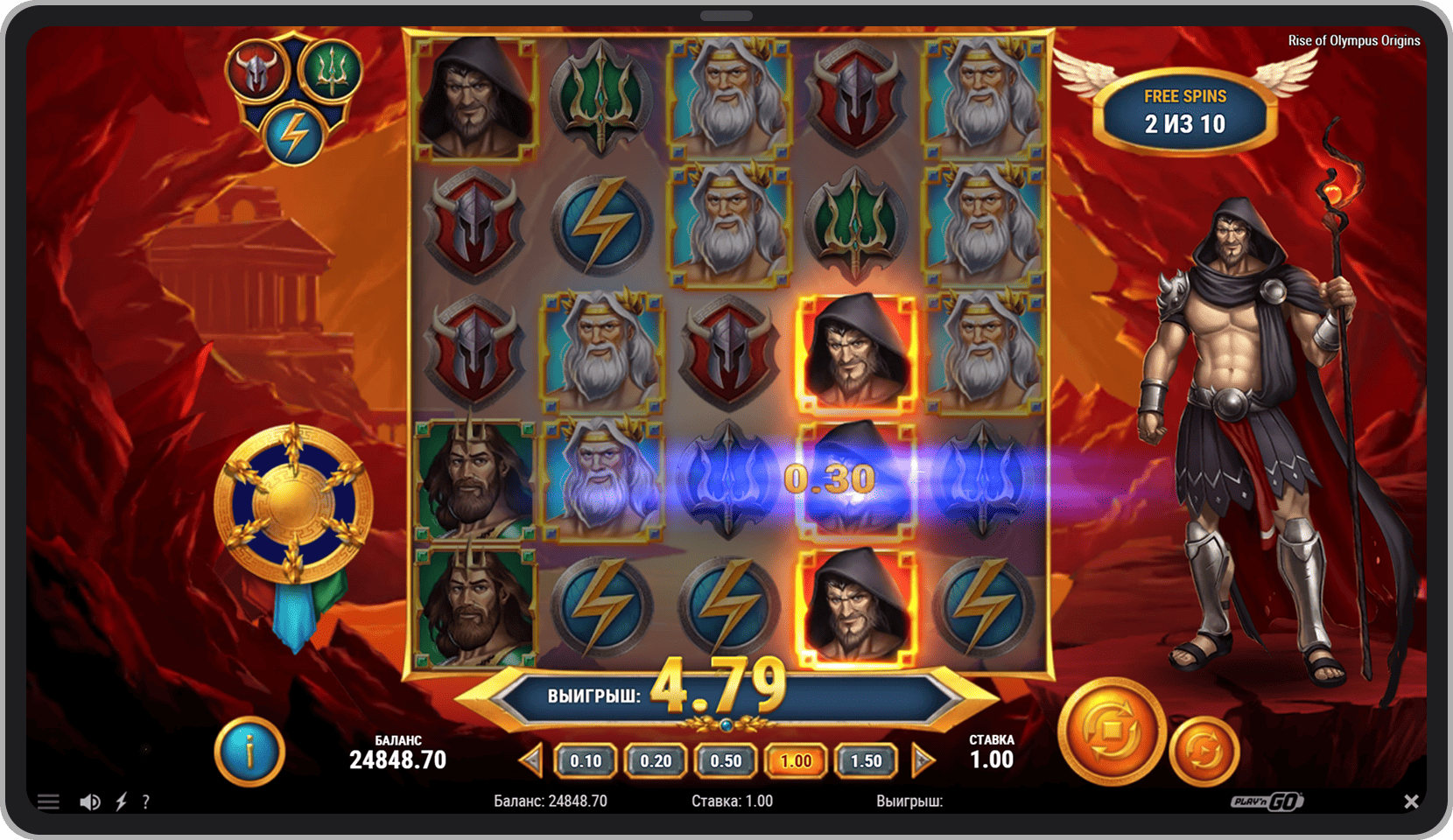Open the hamburger menu
Screen dimensions: 1453x840
click(48, 801)
